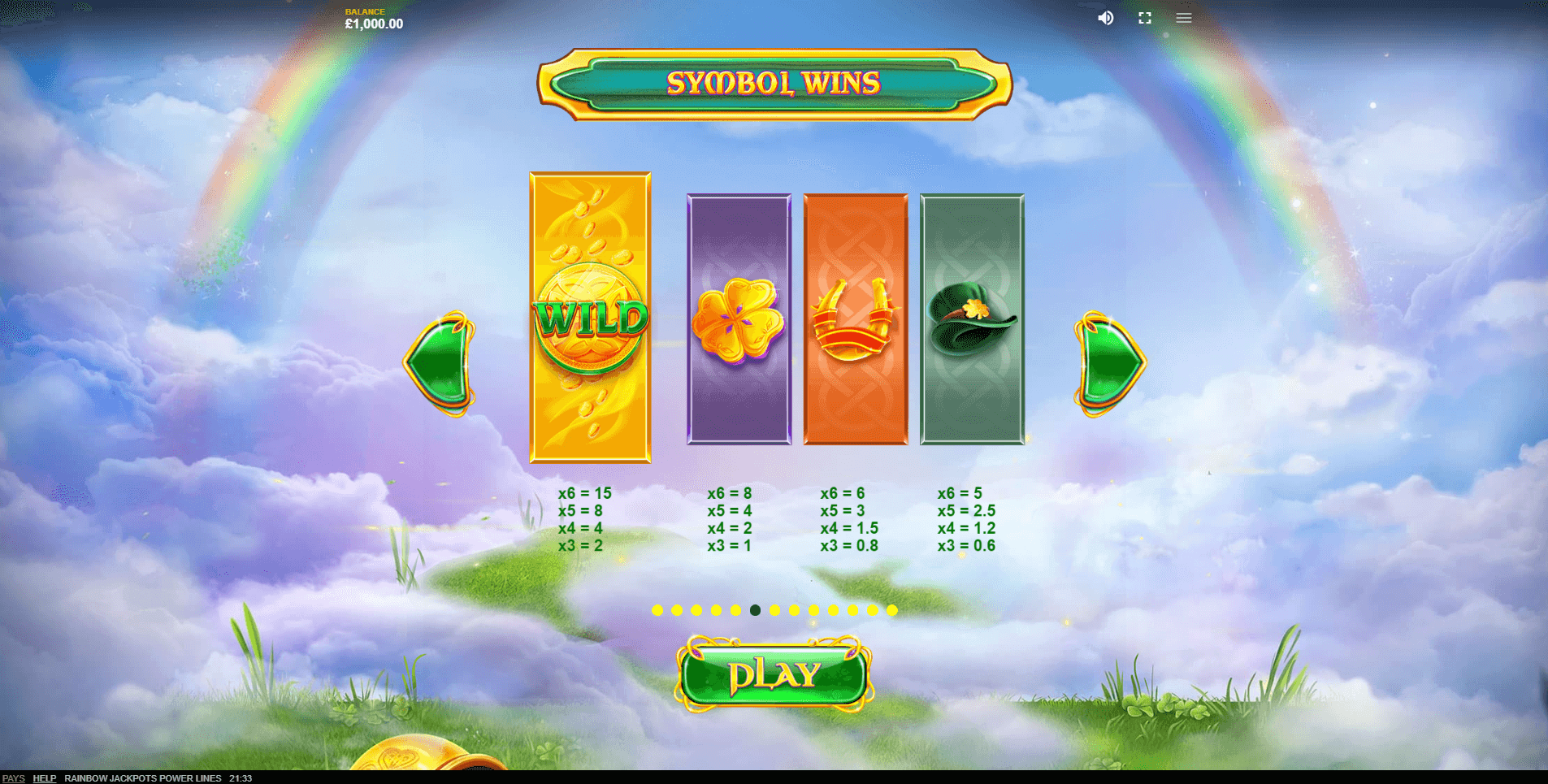Viewport: 1548px width, 784px height.
Task: Open the hamburger menu
Action: click(1183, 18)
